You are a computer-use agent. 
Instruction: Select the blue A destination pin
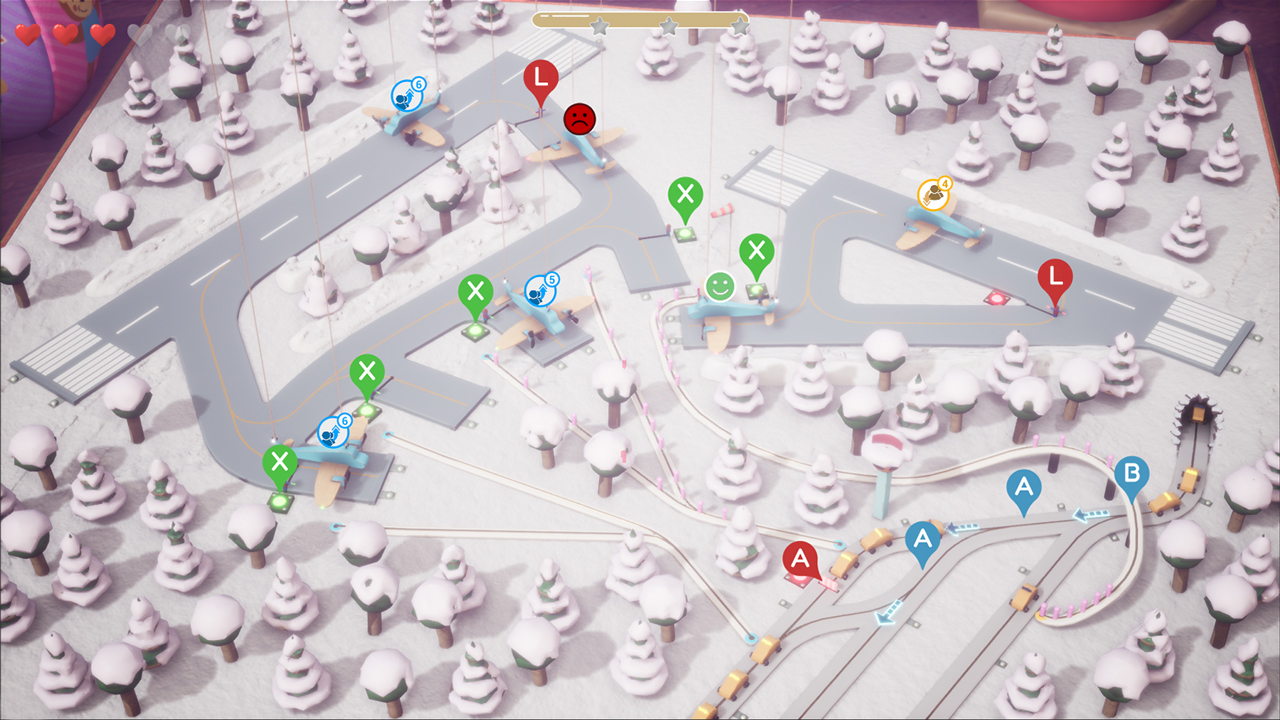(1022, 487)
